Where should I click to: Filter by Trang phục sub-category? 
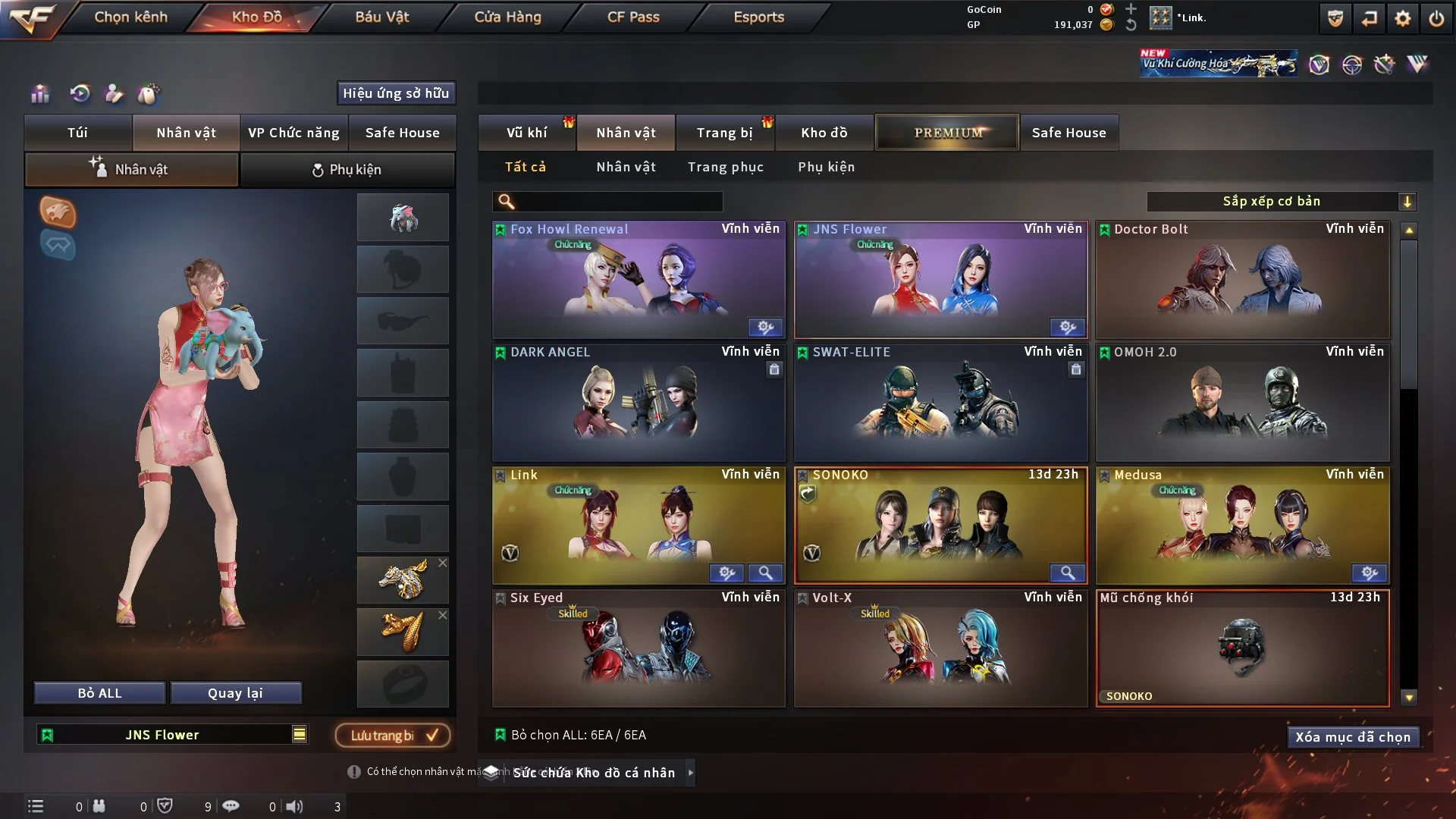[725, 167]
